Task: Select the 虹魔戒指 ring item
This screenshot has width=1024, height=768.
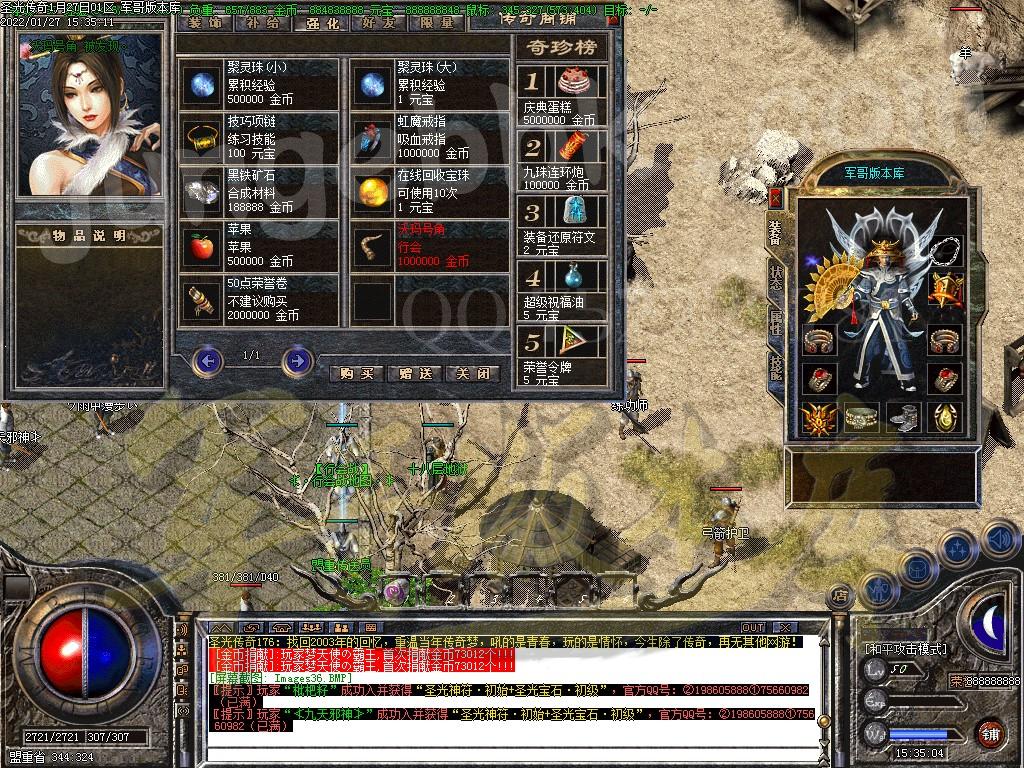Action: (x=374, y=138)
